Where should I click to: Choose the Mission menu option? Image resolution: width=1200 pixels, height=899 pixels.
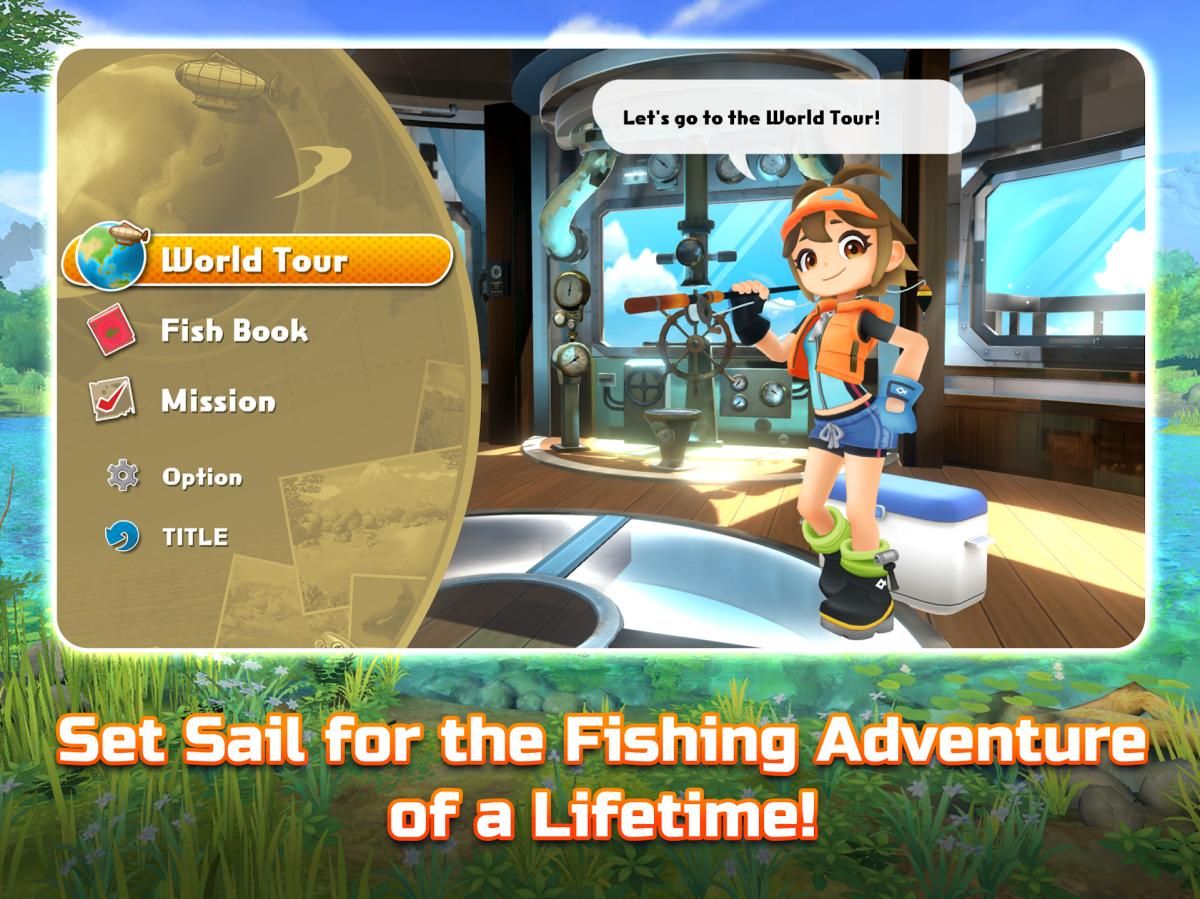[x=218, y=402]
